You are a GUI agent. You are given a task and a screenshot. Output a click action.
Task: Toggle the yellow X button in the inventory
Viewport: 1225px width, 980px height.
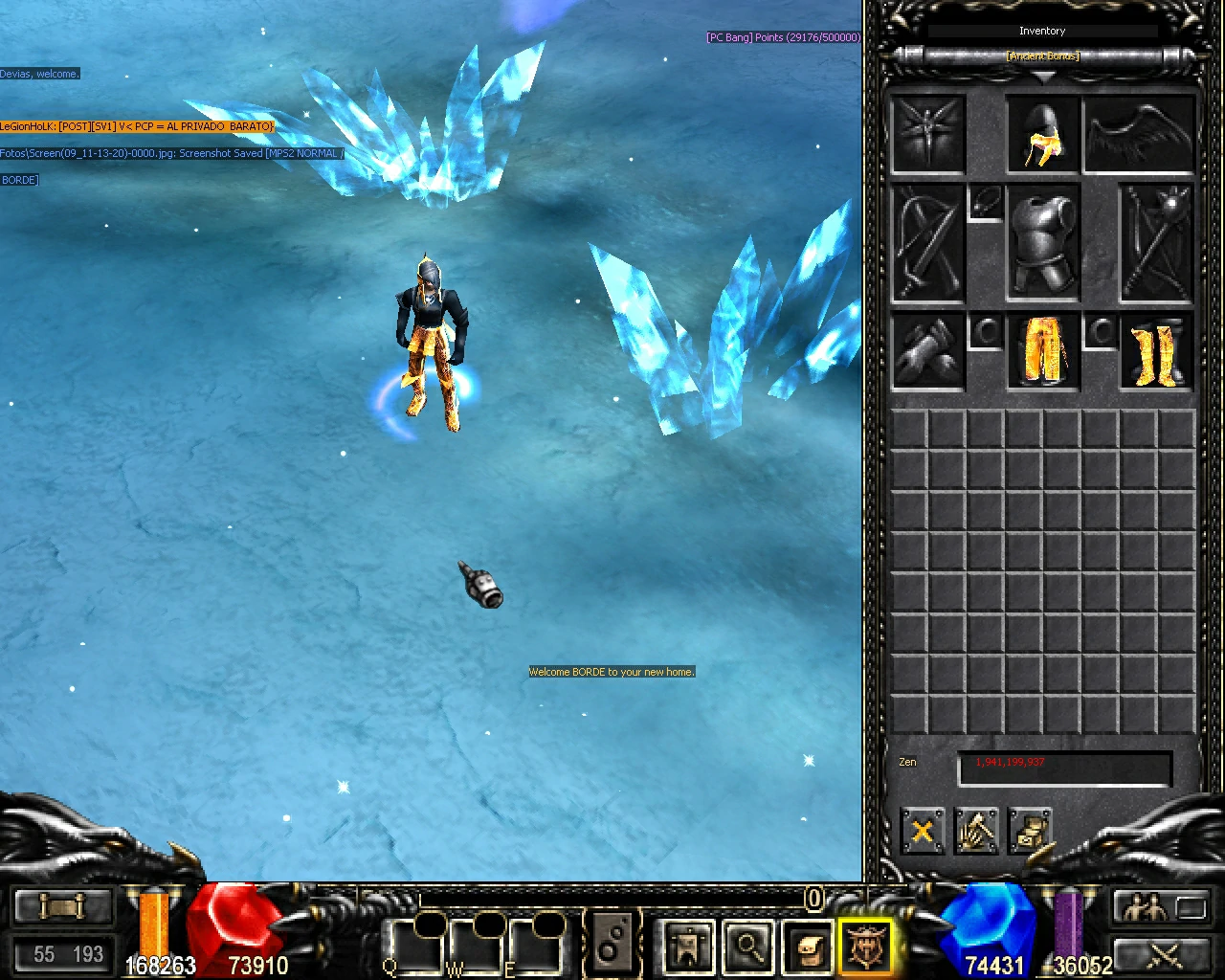tap(922, 831)
